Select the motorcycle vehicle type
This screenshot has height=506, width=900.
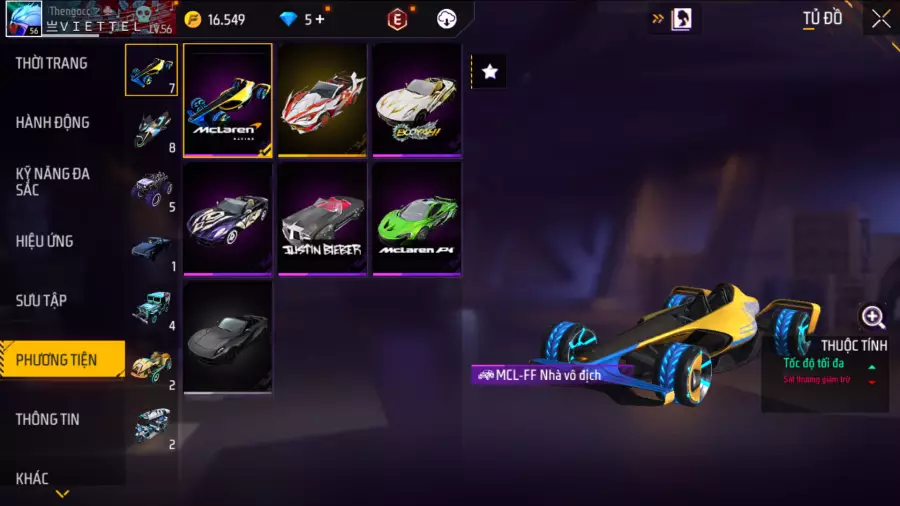point(151,129)
